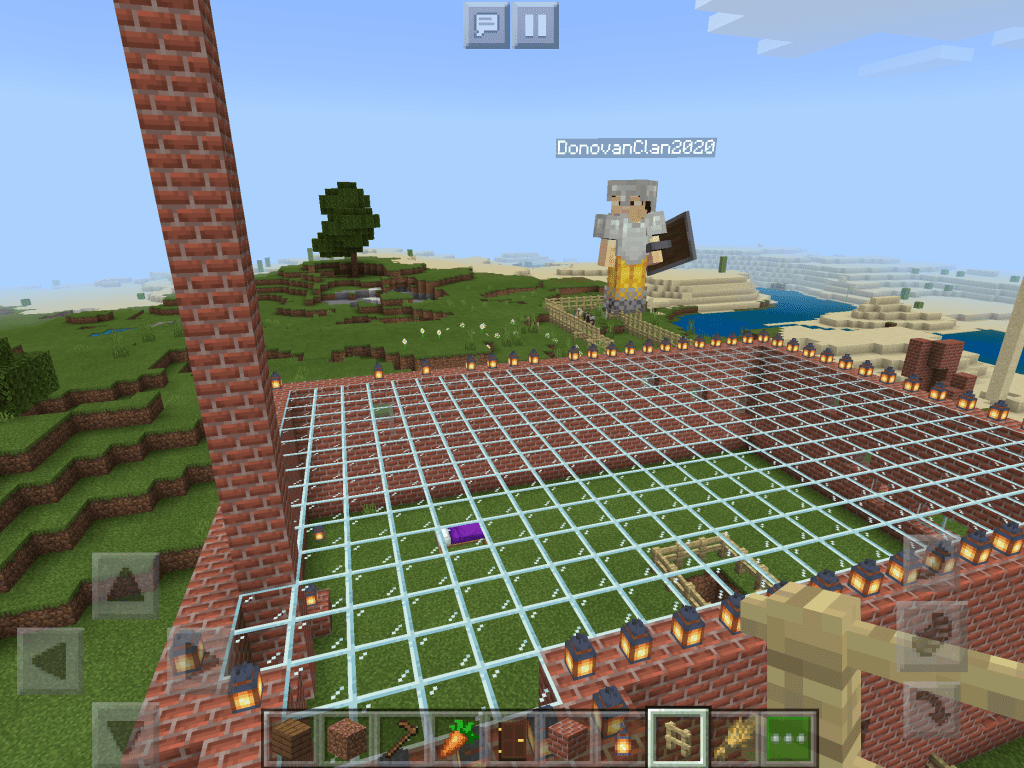Viewport: 1024px width, 768px height.
Task: Tap the move backward arrow
Action: 126,732
